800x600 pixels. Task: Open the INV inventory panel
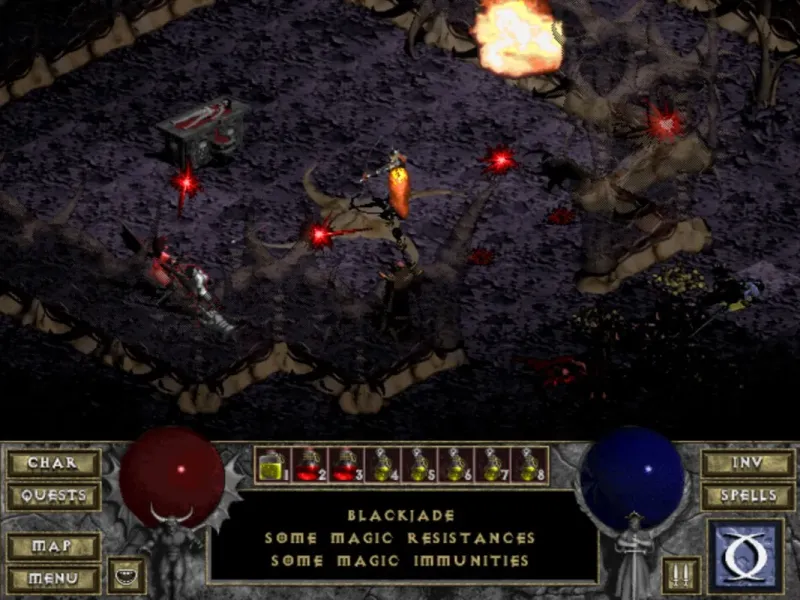(747, 463)
